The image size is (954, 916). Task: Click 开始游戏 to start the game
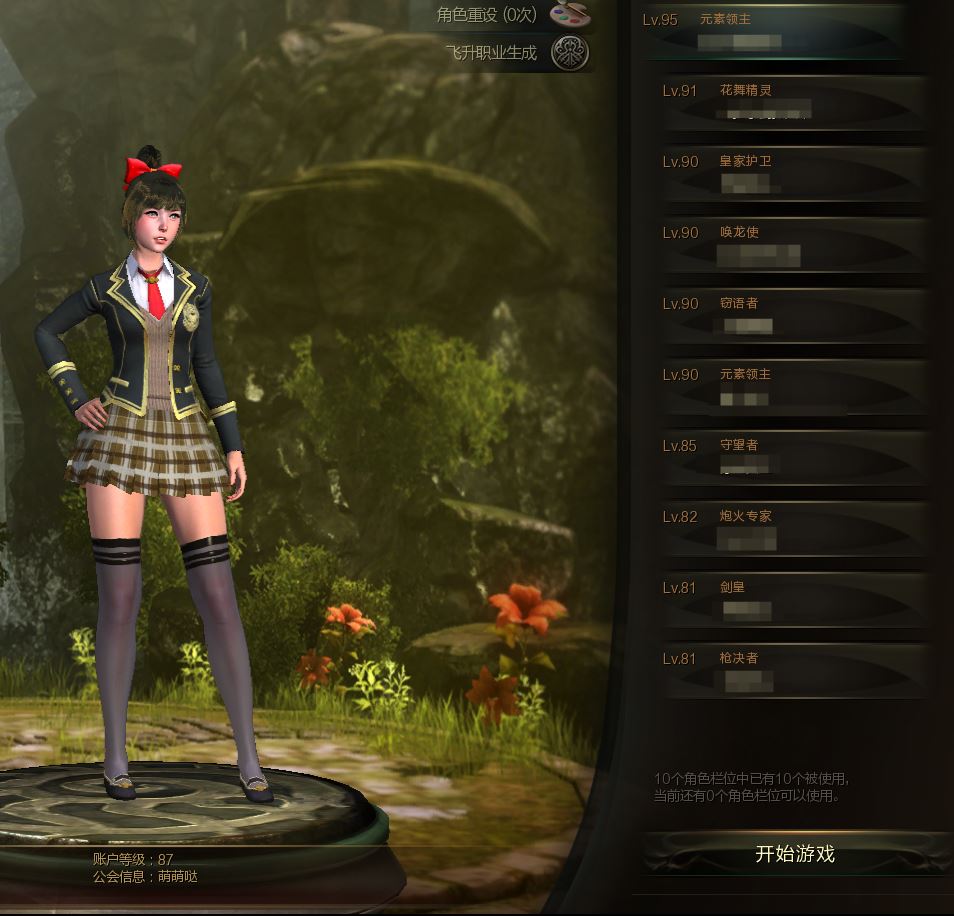(795, 855)
